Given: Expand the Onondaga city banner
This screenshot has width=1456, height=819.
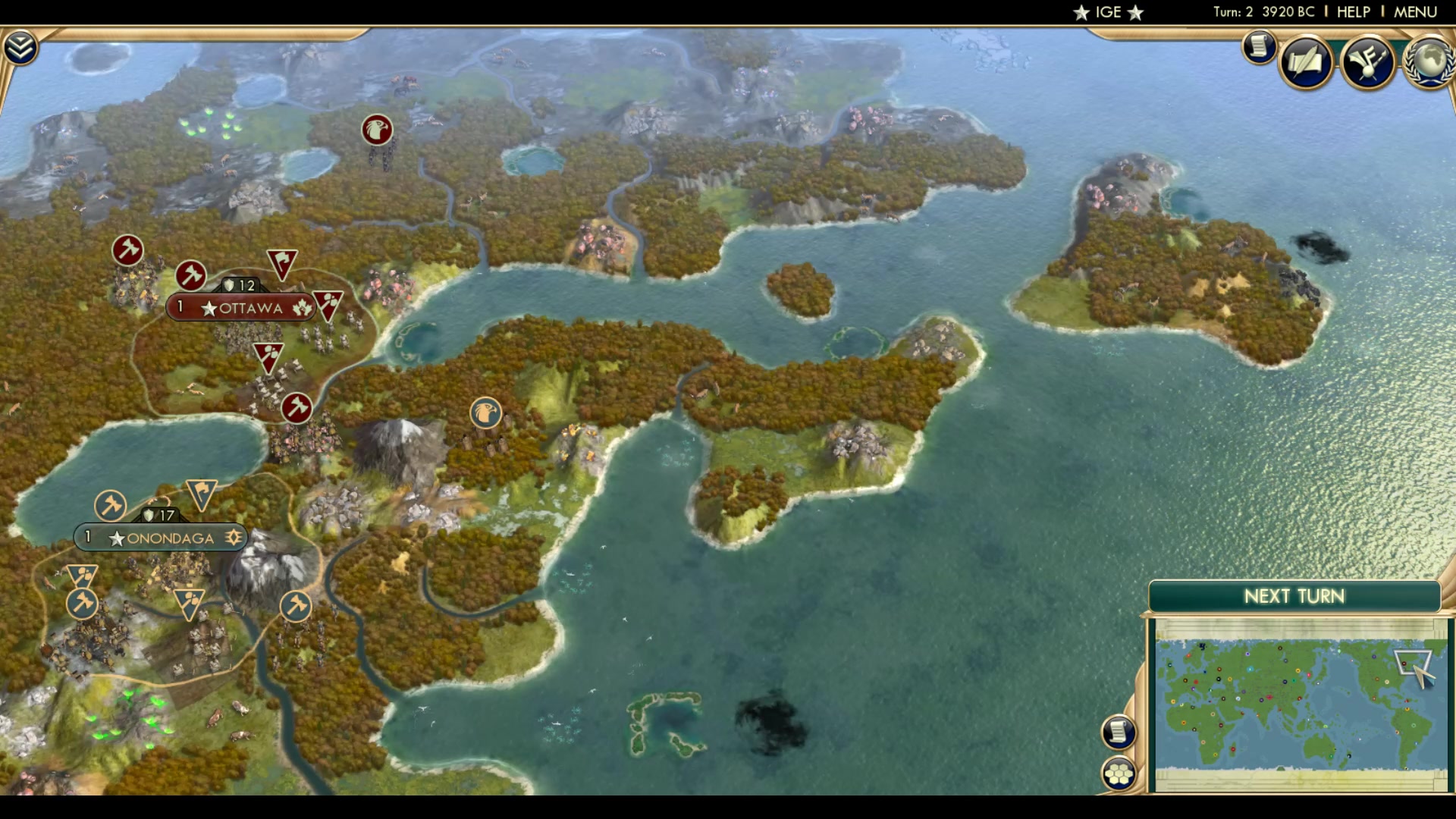Looking at the screenshot, I should (161, 538).
